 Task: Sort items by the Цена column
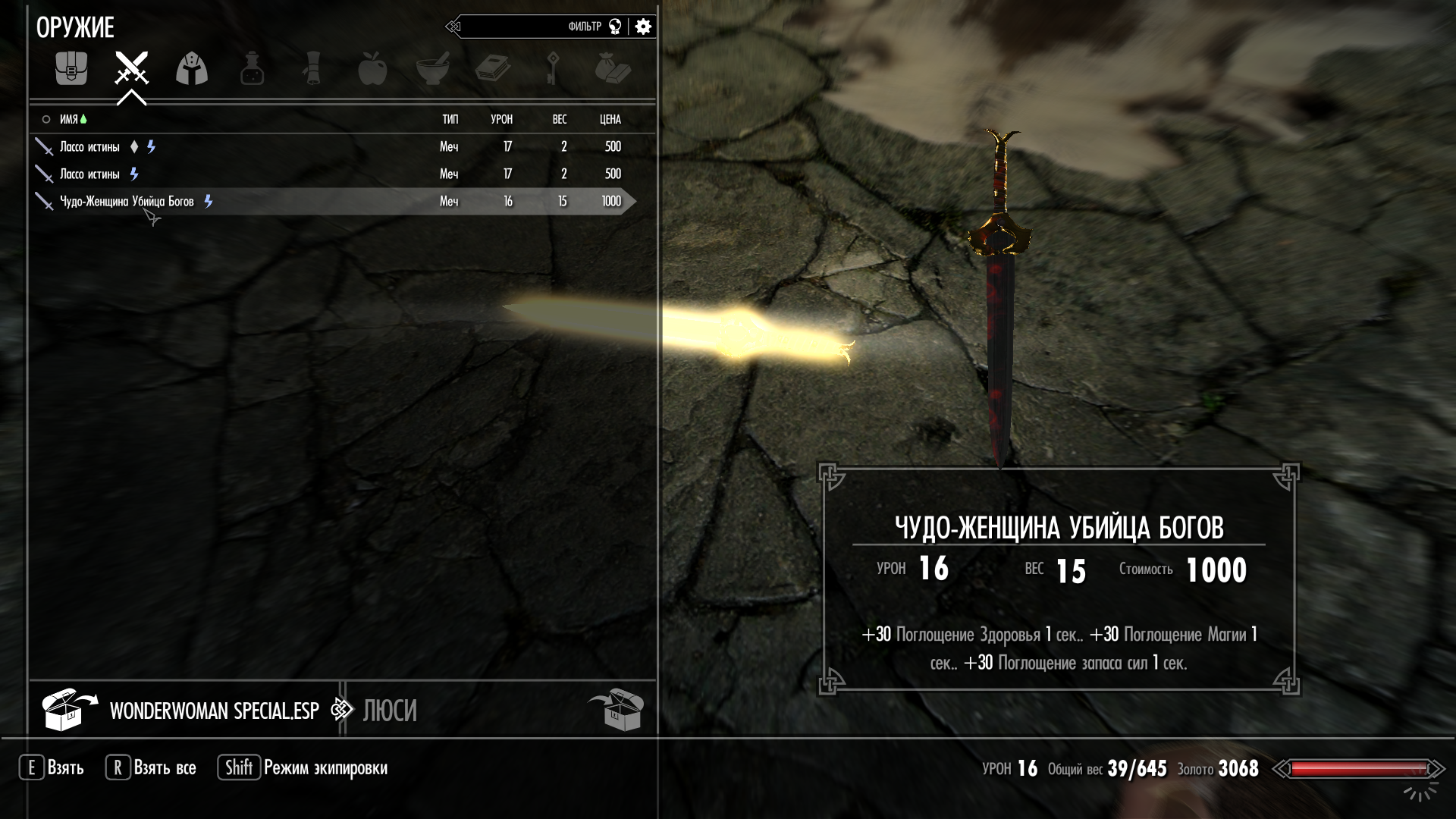pyautogui.click(x=610, y=119)
